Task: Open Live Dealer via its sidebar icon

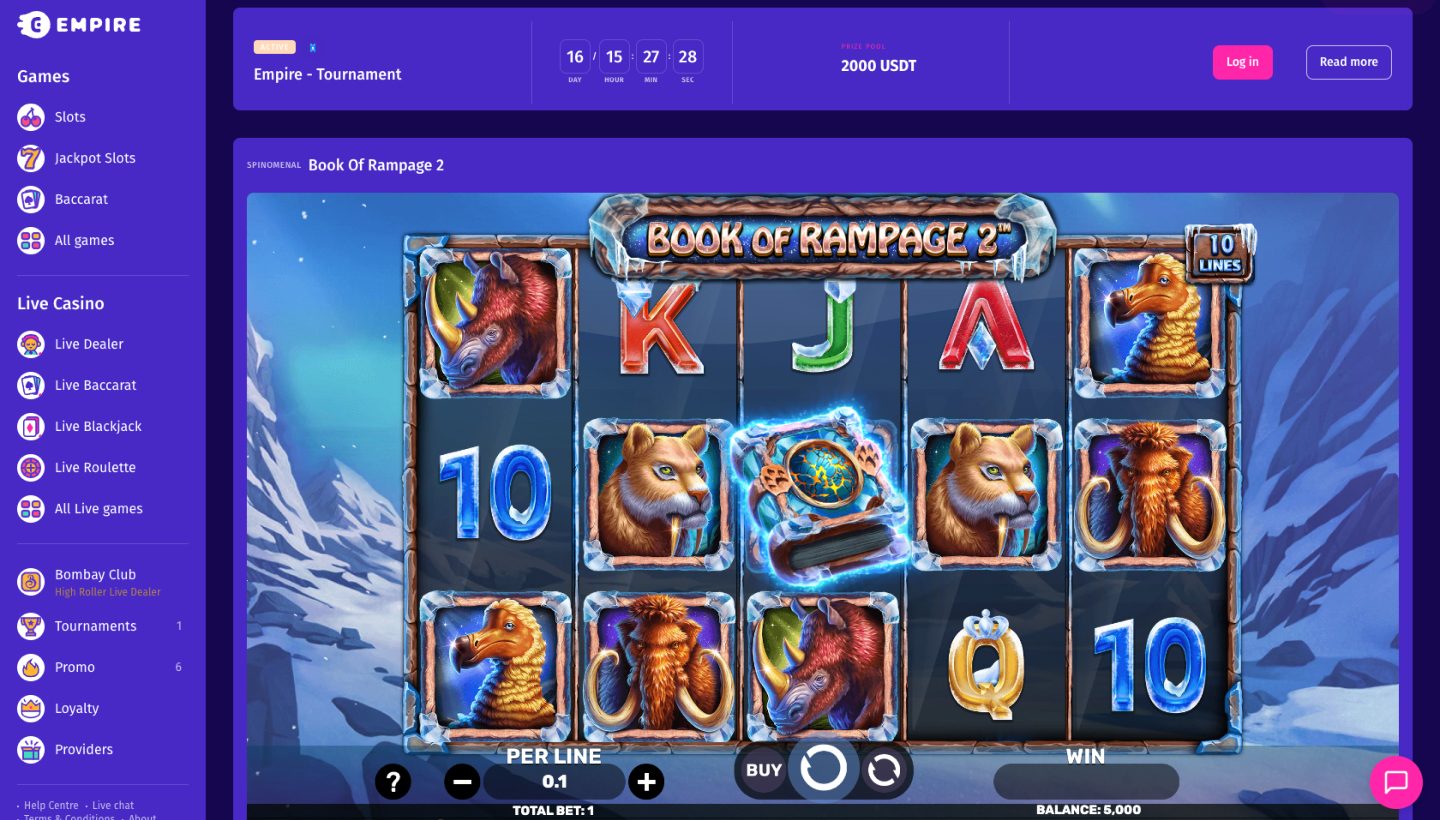Action: 30,344
